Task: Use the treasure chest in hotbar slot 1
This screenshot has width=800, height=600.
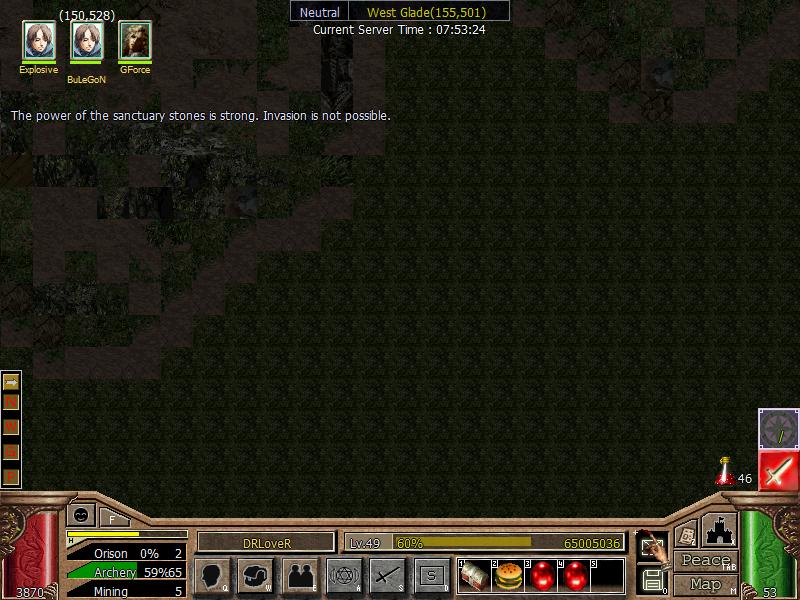Action: 475,576
